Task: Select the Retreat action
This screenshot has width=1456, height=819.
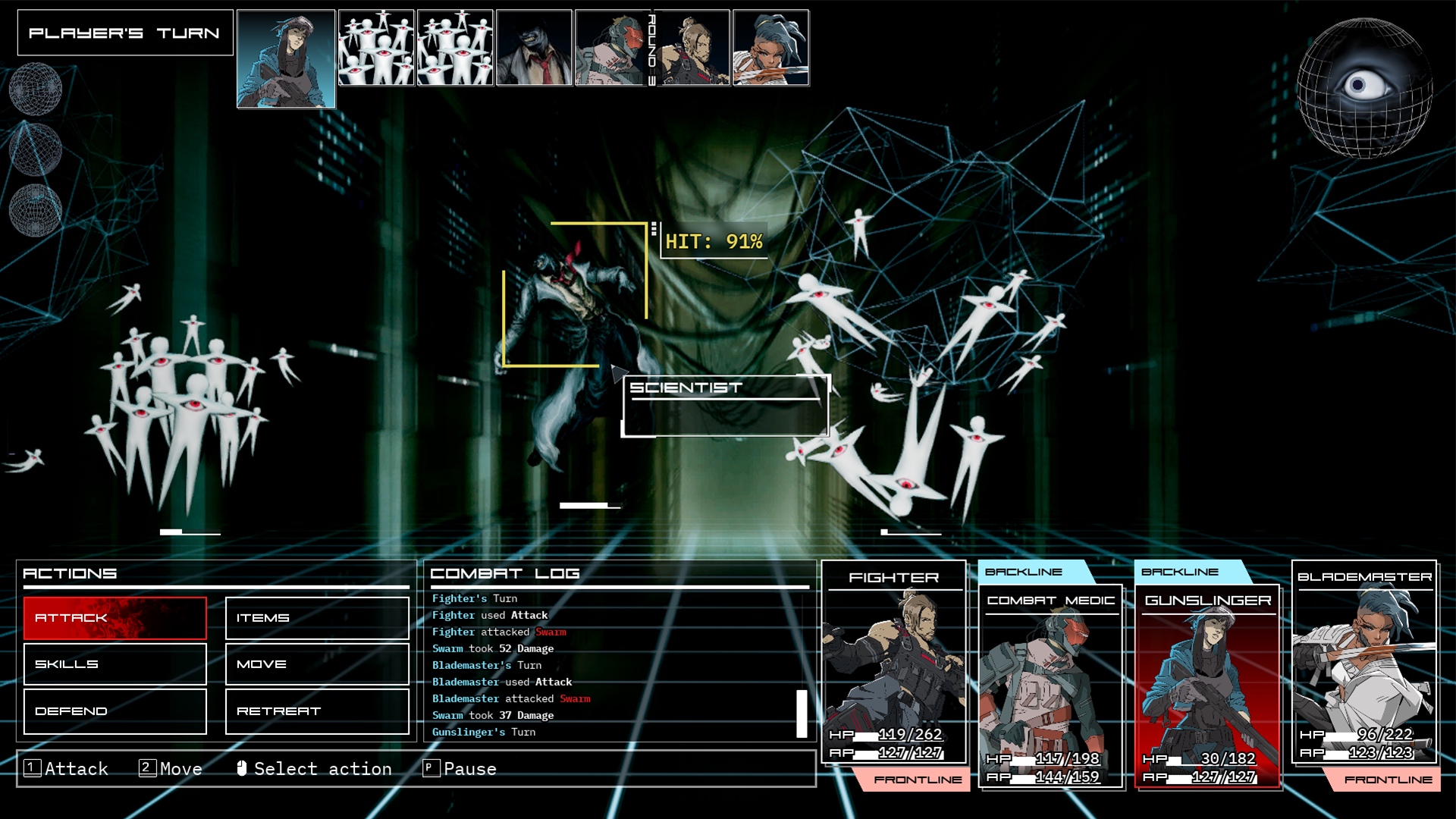Action: (317, 711)
